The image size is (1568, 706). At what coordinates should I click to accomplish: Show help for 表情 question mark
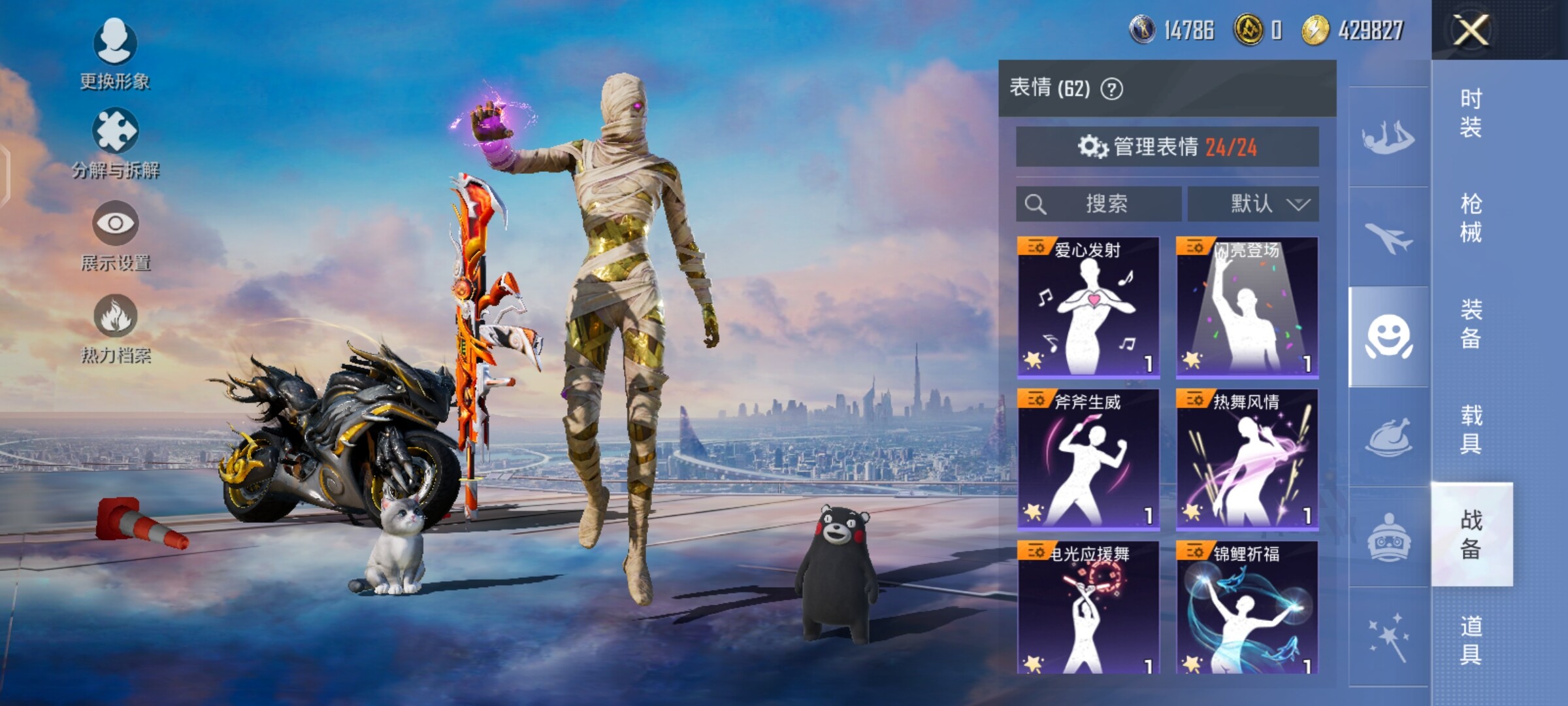(x=1112, y=88)
